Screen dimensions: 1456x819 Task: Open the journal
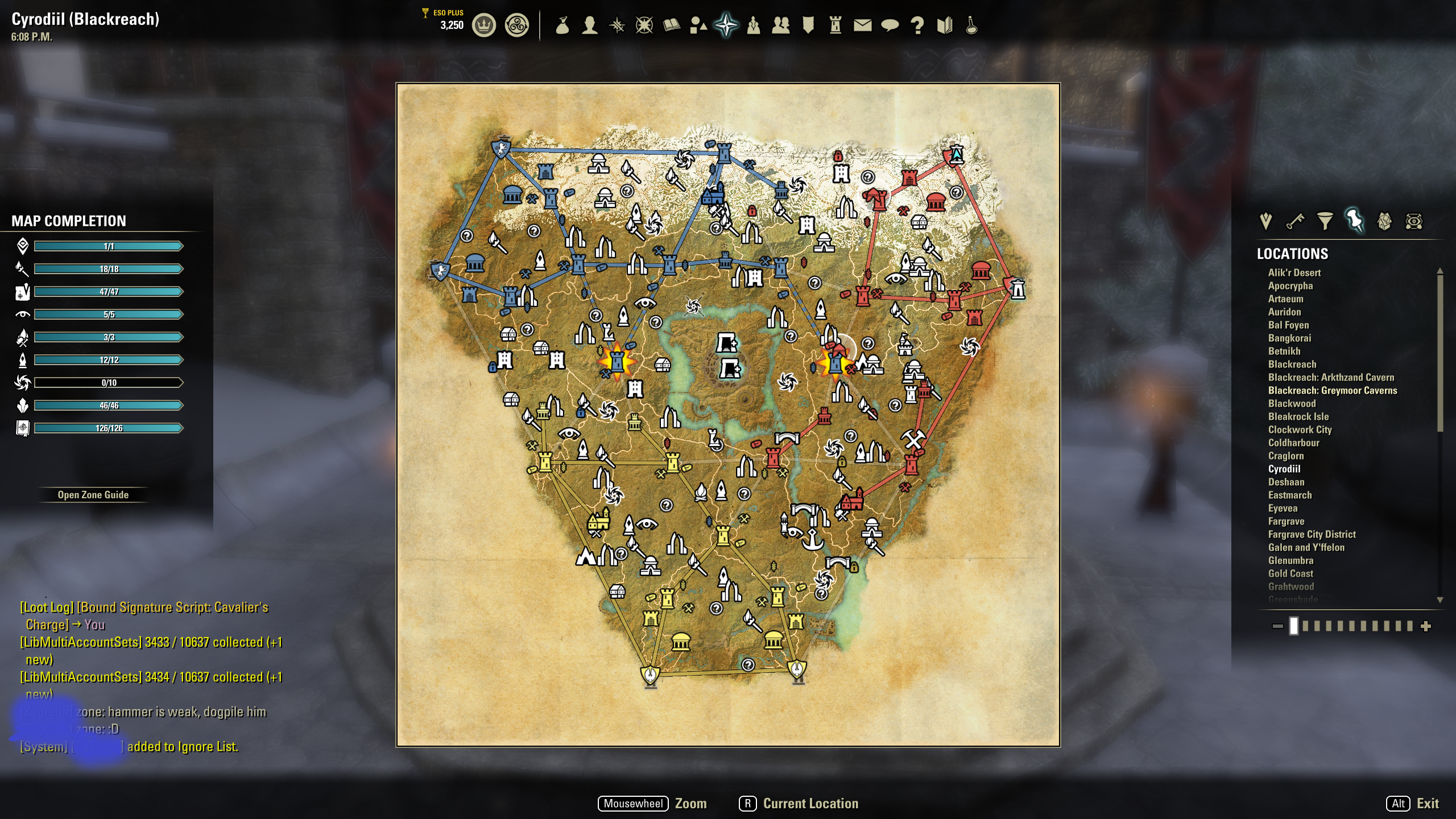point(671,24)
